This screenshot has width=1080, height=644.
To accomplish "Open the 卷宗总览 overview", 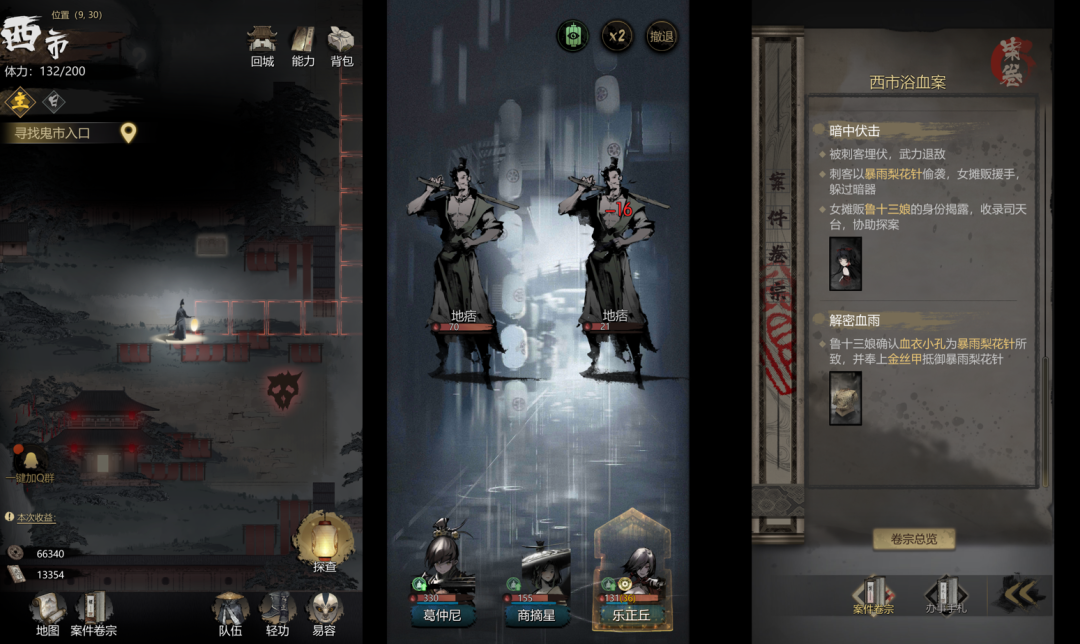I will [x=913, y=539].
